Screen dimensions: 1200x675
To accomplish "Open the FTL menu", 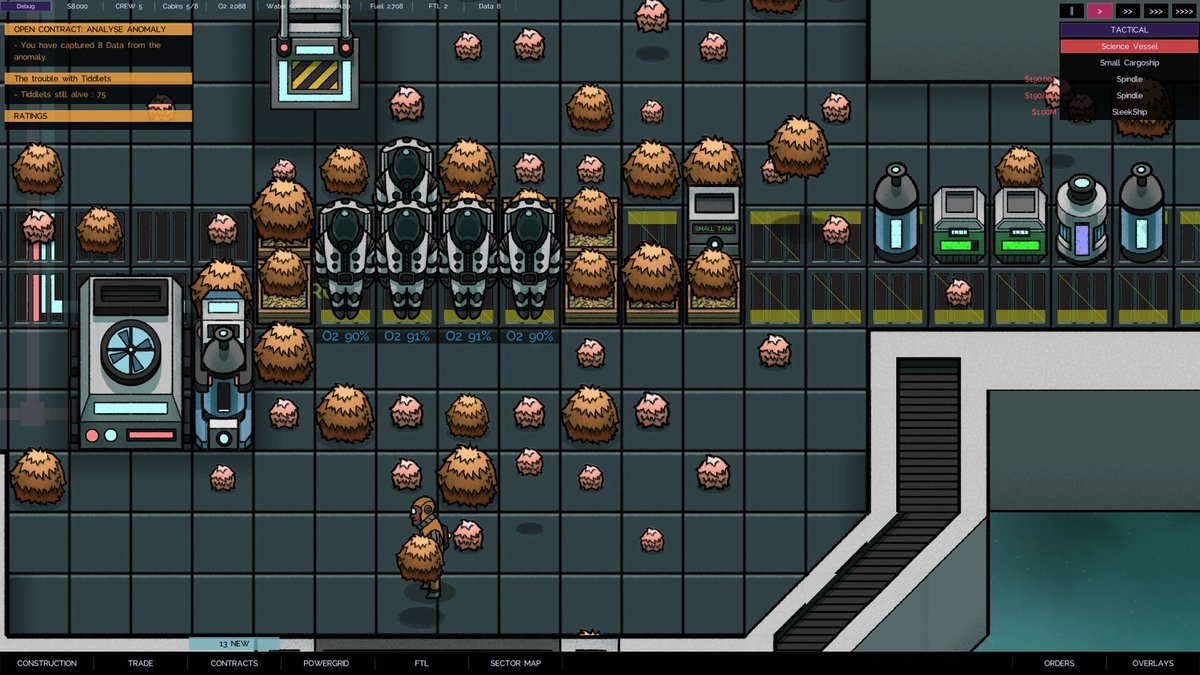I will point(421,663).
